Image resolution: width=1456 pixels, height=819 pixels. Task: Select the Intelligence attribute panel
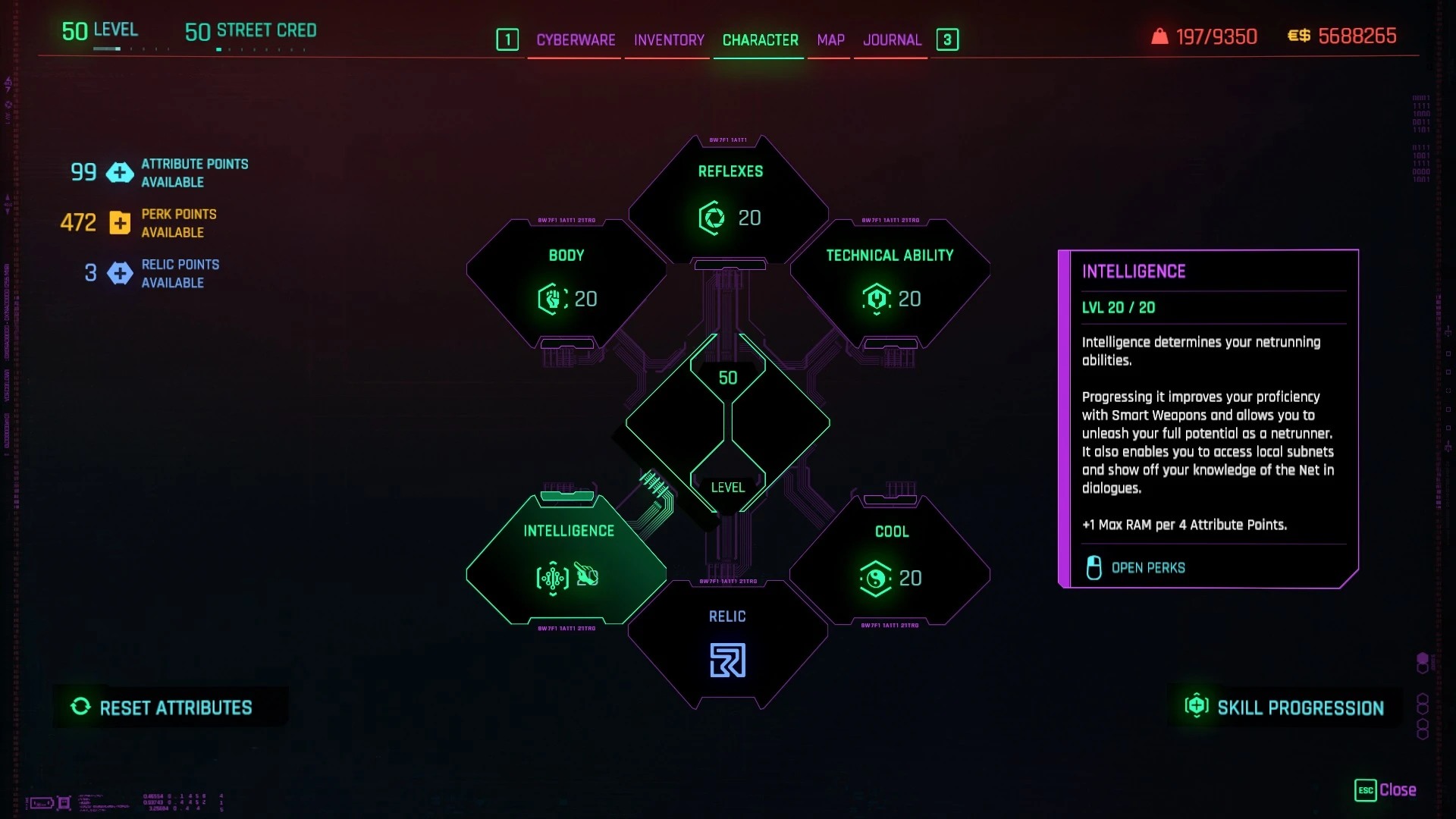pos(566,560)
